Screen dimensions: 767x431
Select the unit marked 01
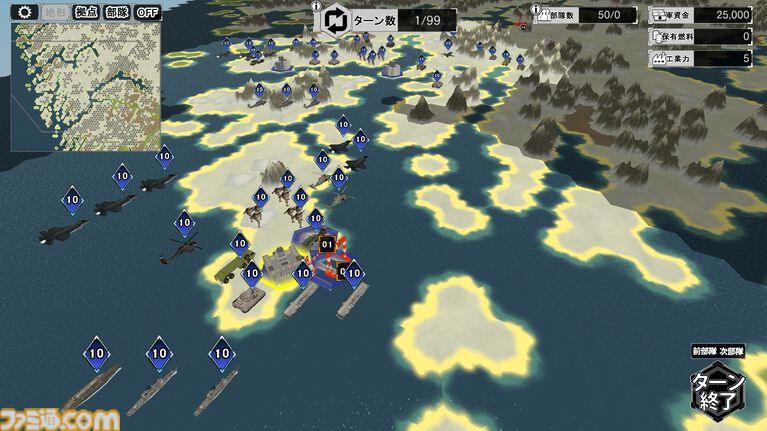click(326, 243)
